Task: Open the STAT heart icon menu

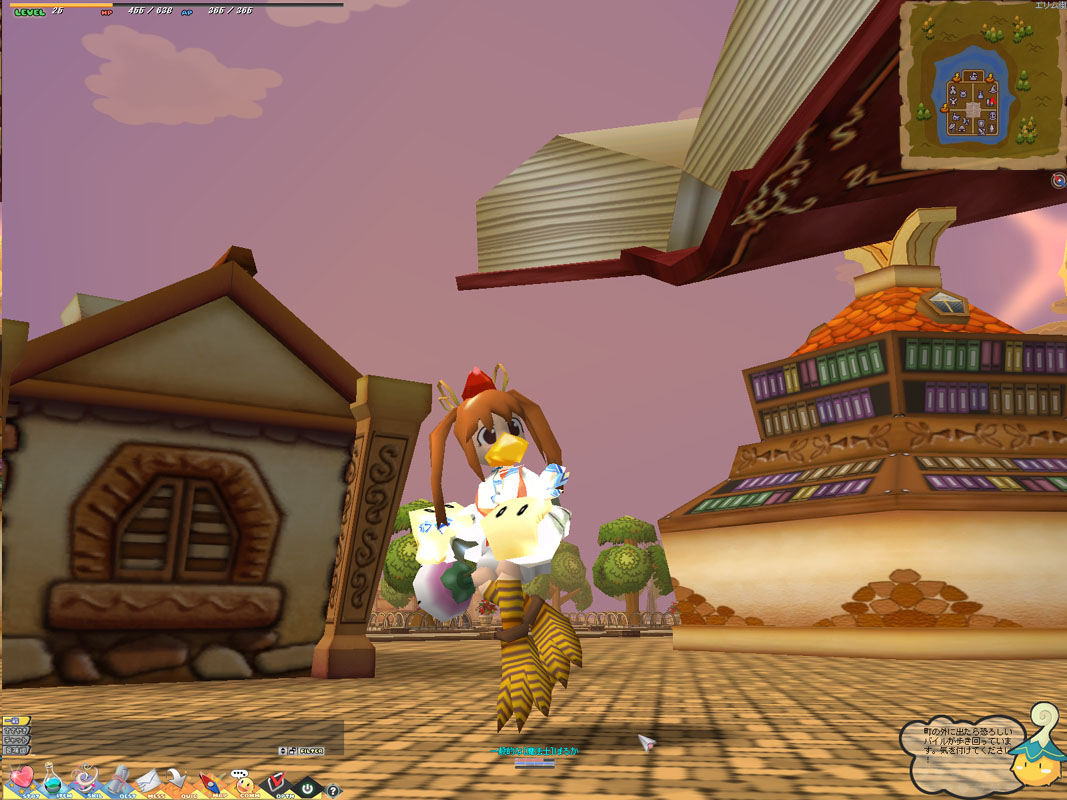Action: click(21, 778)
